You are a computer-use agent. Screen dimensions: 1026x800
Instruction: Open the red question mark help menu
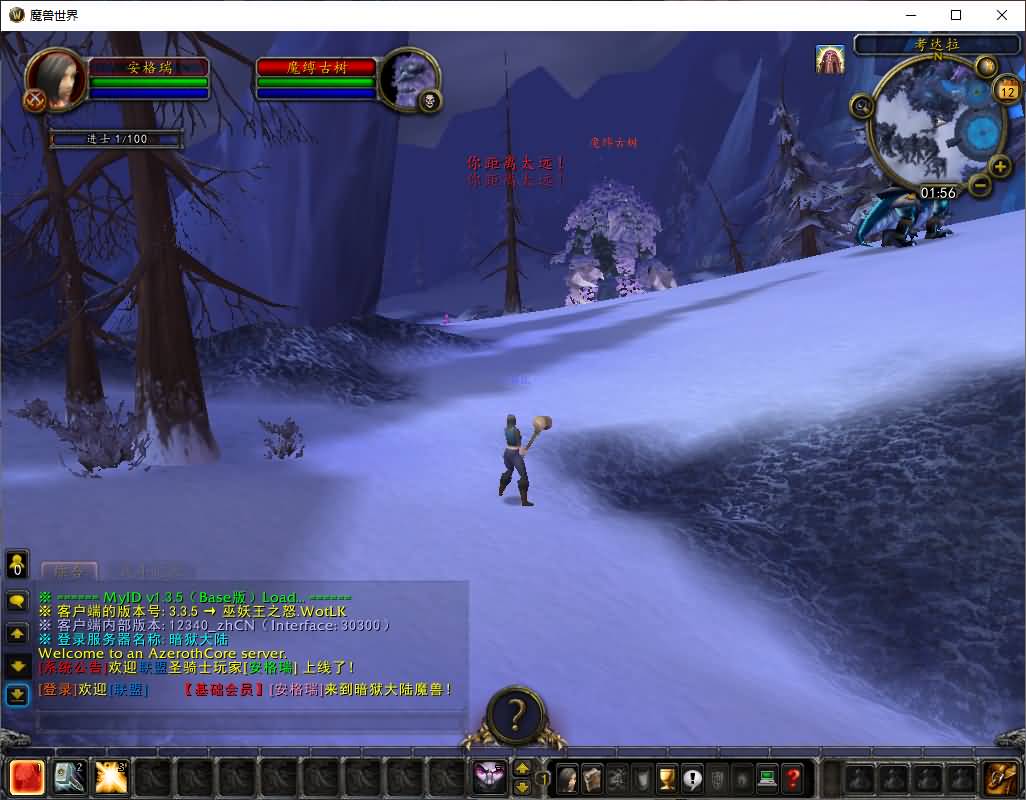pos(792,777)
